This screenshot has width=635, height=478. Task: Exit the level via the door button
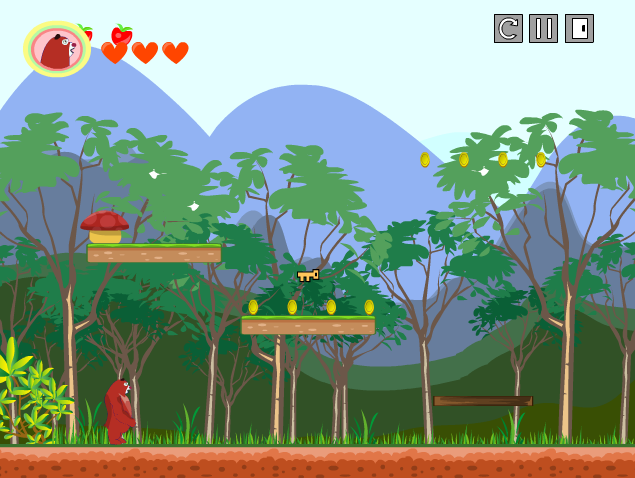click(579, 29)
